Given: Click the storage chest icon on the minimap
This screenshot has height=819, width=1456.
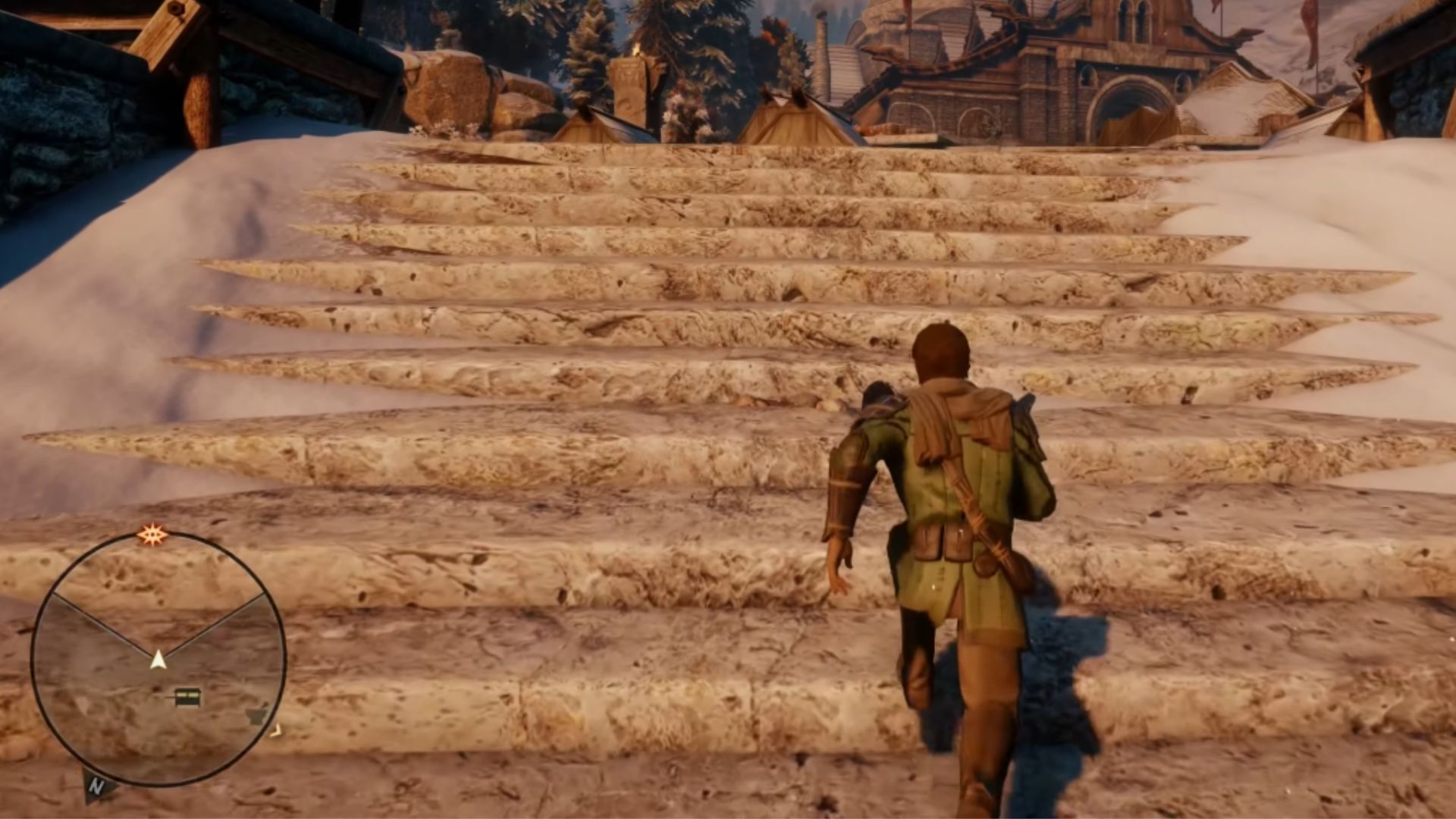Looking at the screenshot, I should [x=187, y=696].
